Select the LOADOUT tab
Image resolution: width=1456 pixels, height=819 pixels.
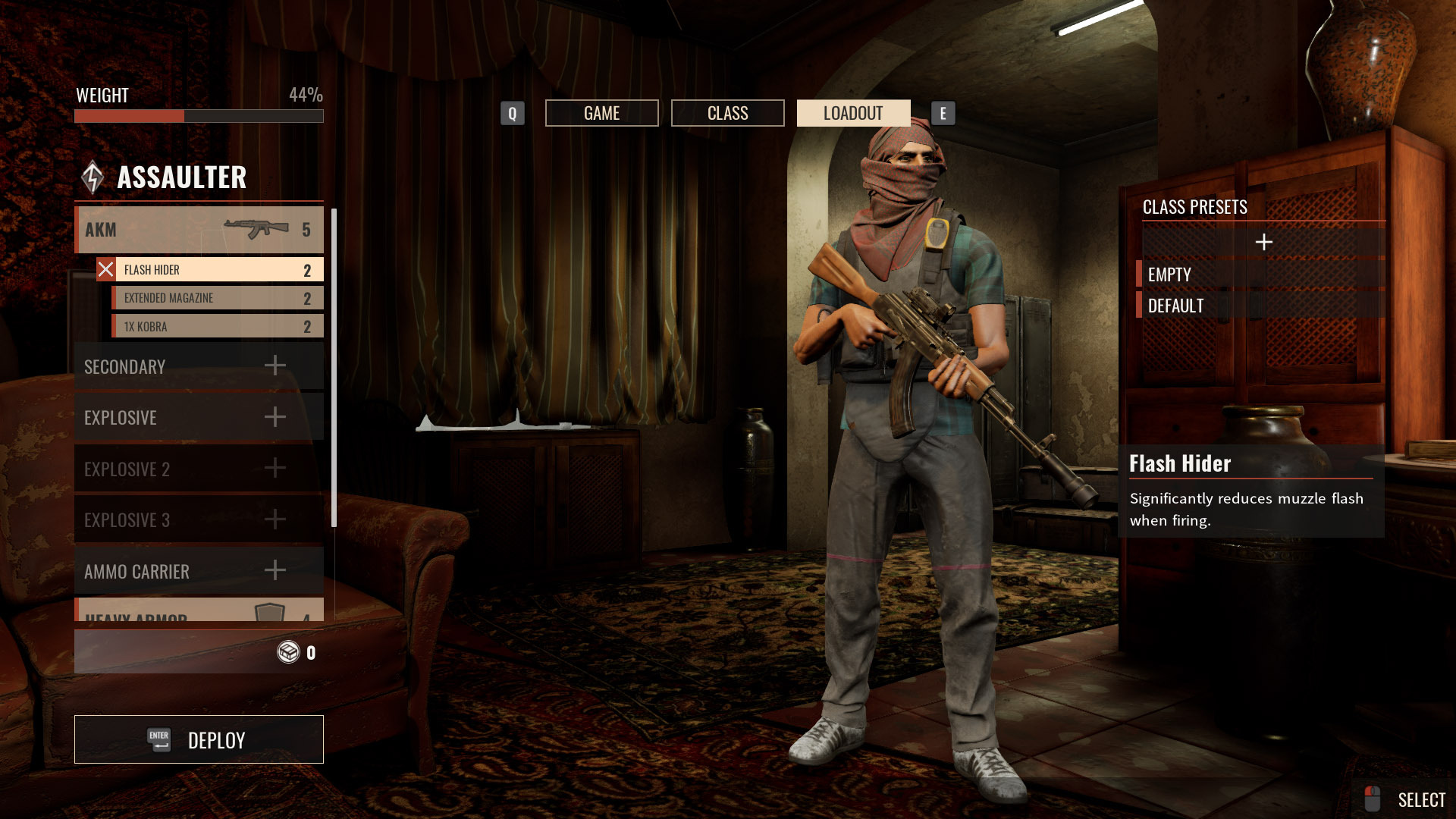click(853, 113)
